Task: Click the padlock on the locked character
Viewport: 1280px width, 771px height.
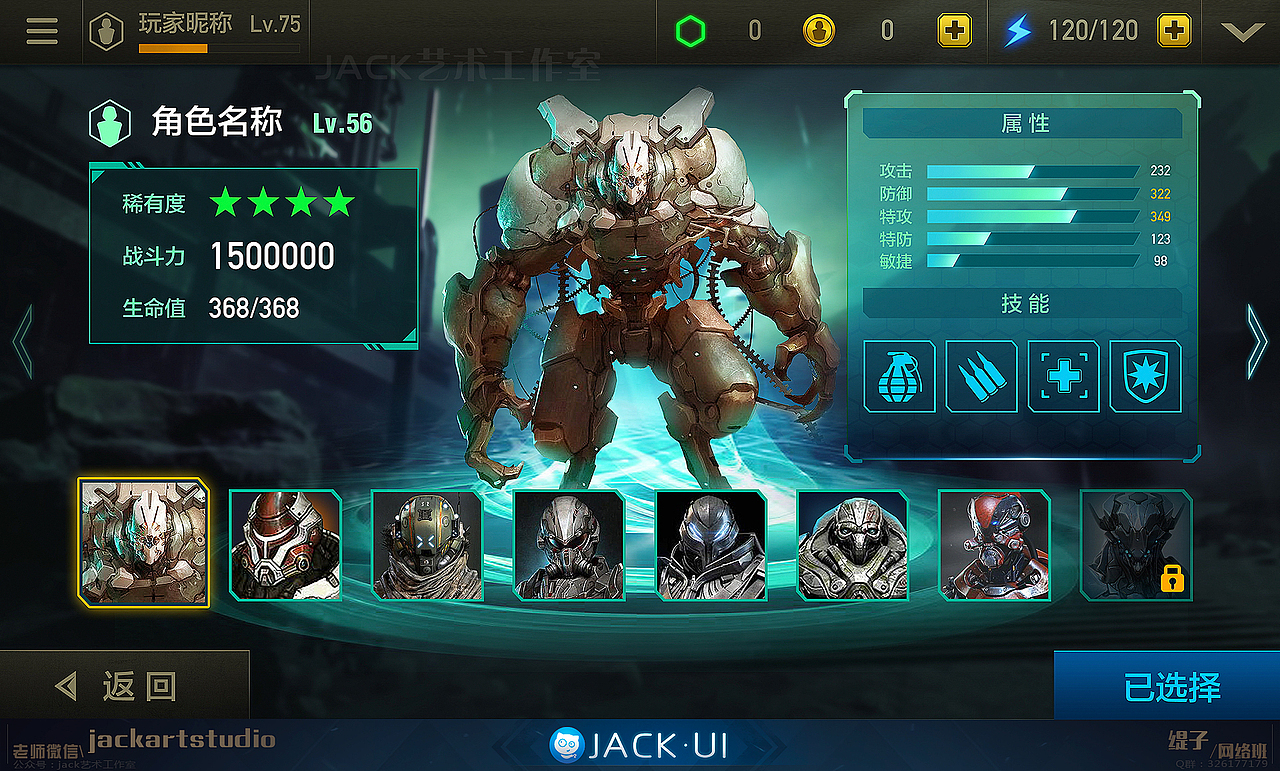Action: (x=1171, y=579)
